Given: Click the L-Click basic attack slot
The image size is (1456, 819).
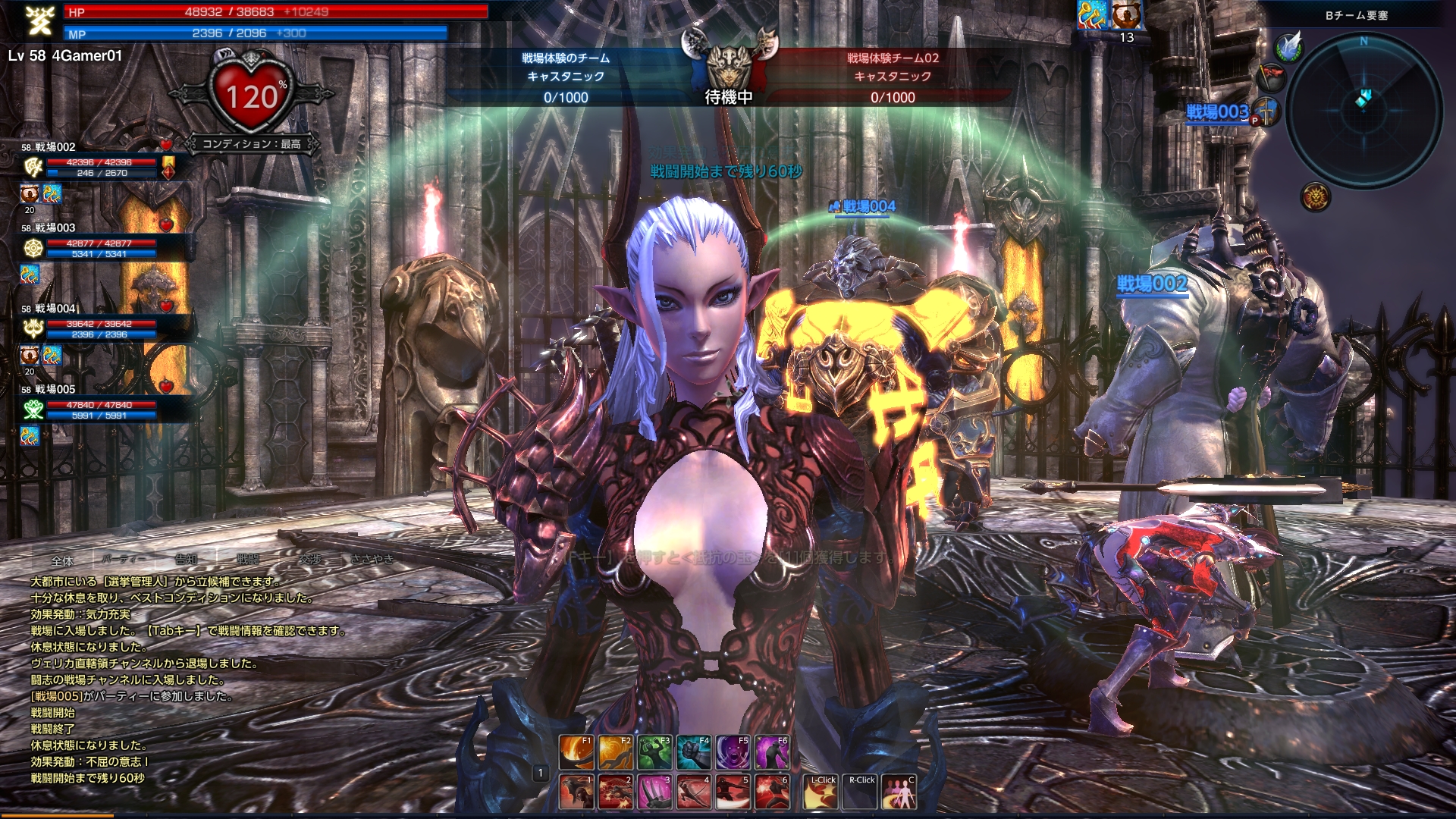Looking at the screenshot, I should point(821,792).
